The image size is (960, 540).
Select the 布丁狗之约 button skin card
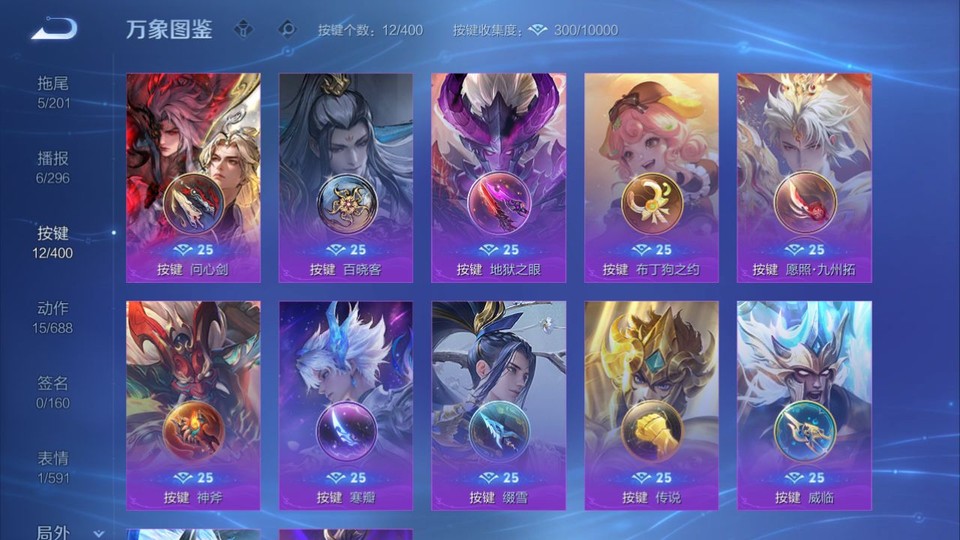click(x=651, y=178)
